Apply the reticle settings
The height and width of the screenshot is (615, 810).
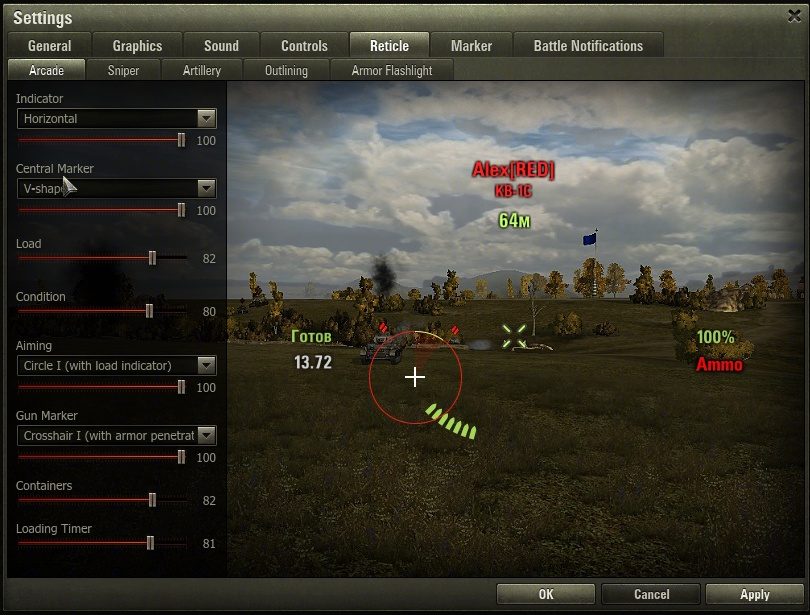pos(754,594)
